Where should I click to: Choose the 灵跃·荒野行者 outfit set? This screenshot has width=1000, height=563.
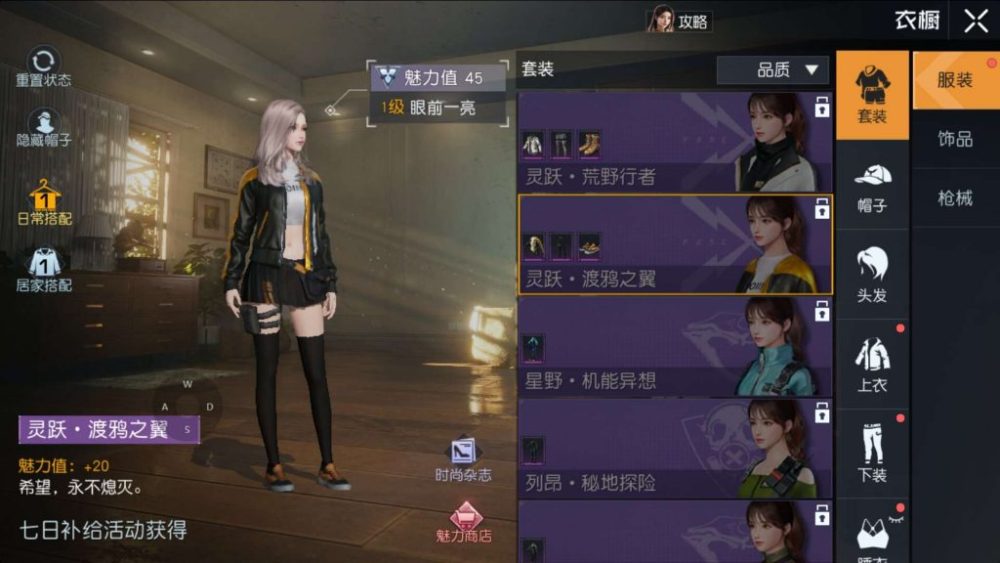click(x=675, y=141)
